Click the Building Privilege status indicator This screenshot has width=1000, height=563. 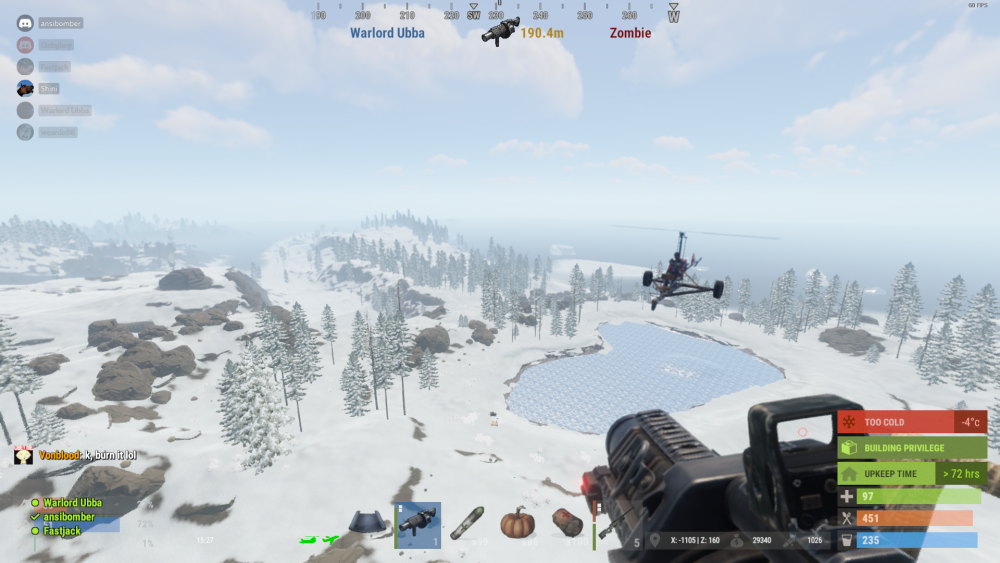(912, 448)
